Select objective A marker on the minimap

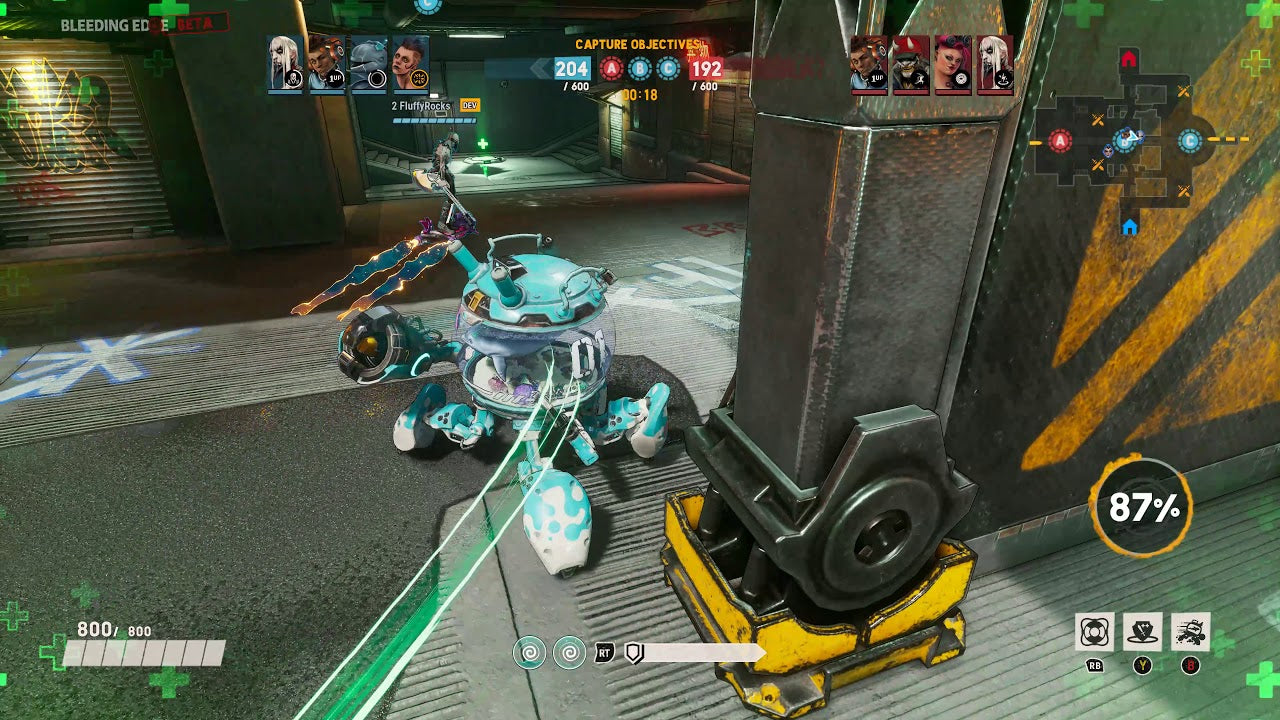[x=1061, y=141]
